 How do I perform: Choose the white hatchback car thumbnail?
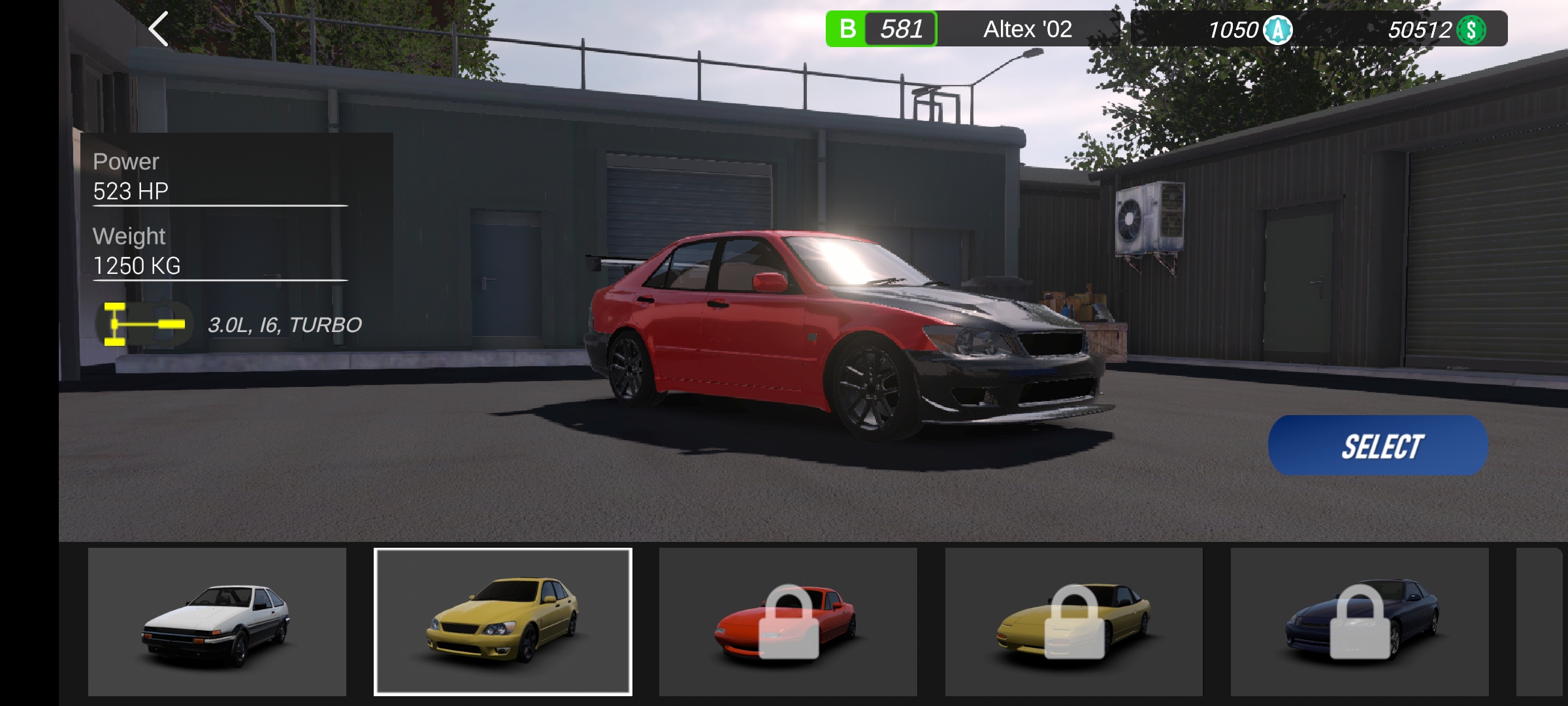[x=217, y=622]
